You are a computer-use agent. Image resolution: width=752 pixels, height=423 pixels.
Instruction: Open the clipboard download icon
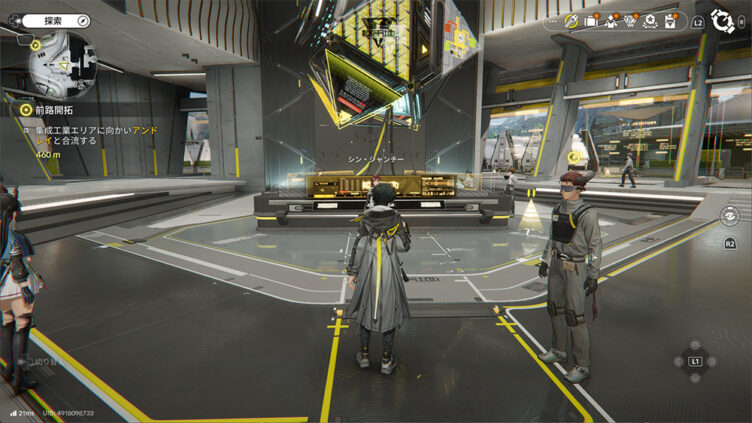[669, 20]
